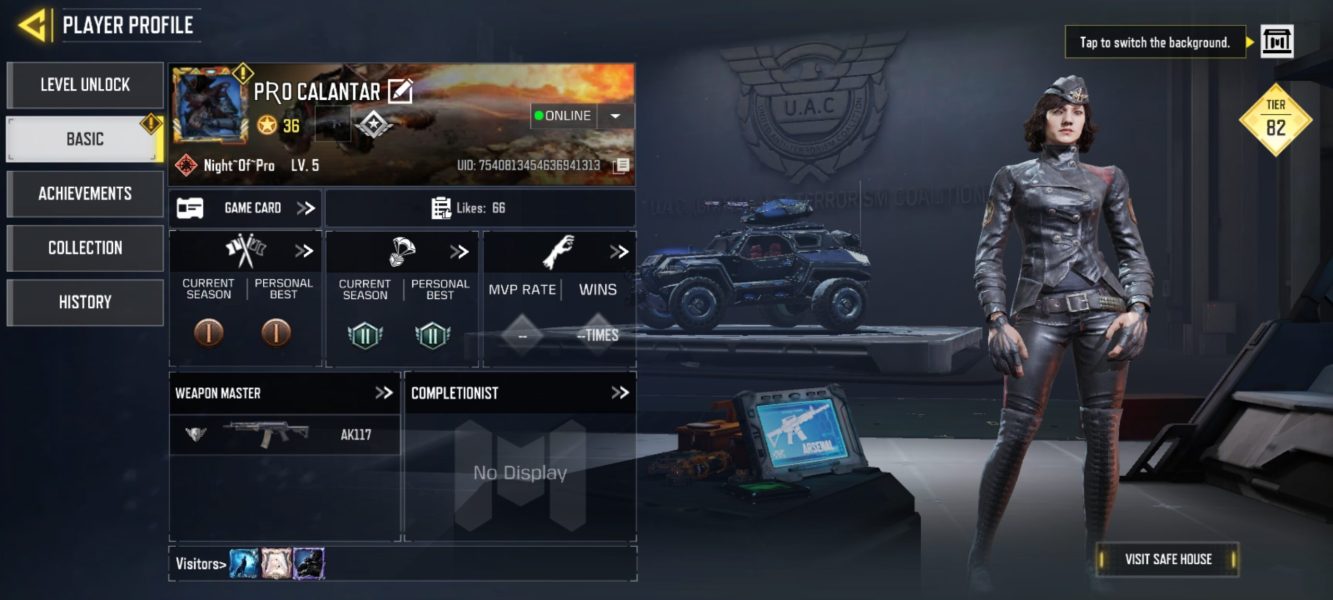Open the Tier 82 badge
The width and height of the screenshot is (1333, 600).
pos(1275,121)
